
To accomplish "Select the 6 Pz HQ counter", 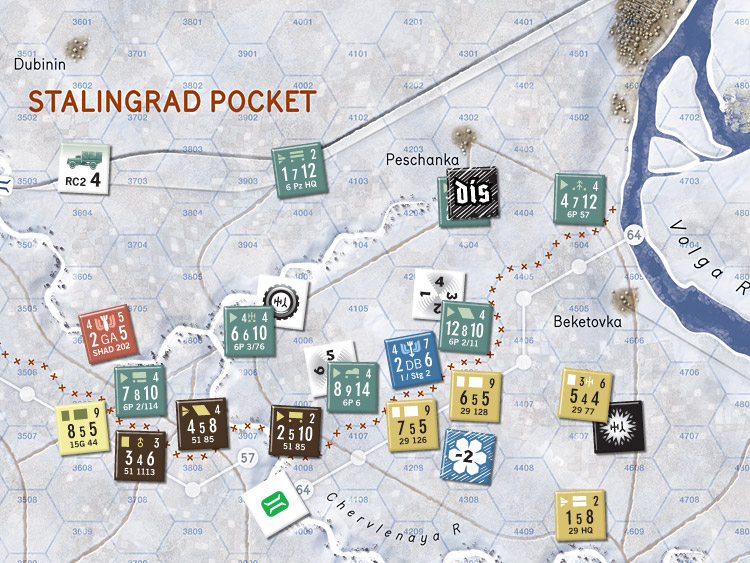I will point(301,169).
